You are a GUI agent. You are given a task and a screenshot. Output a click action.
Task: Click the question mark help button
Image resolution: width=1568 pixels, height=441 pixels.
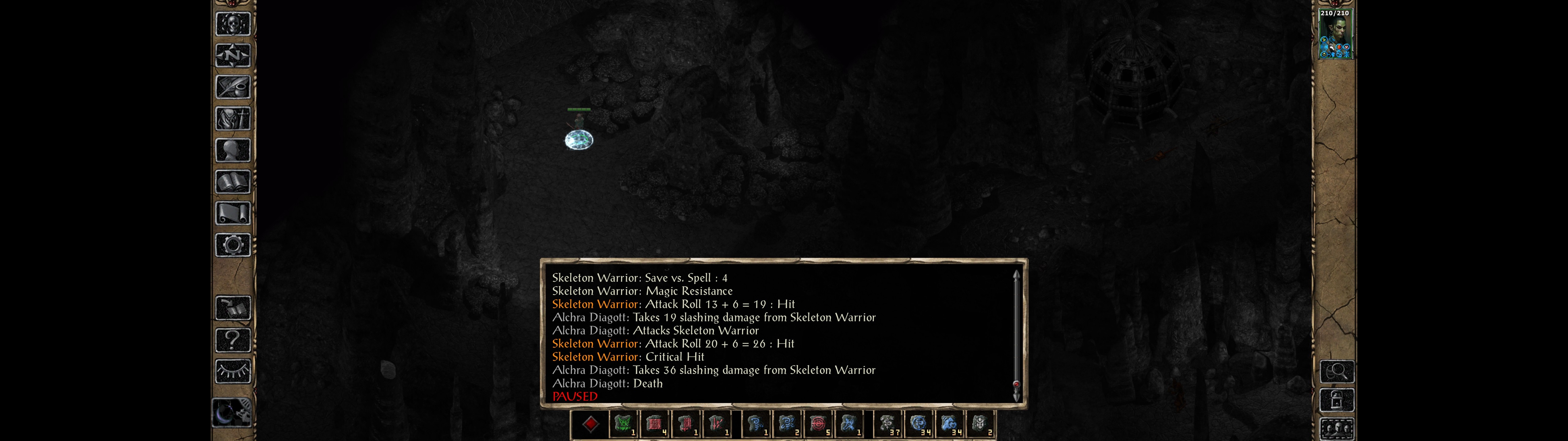pos(232,340)
